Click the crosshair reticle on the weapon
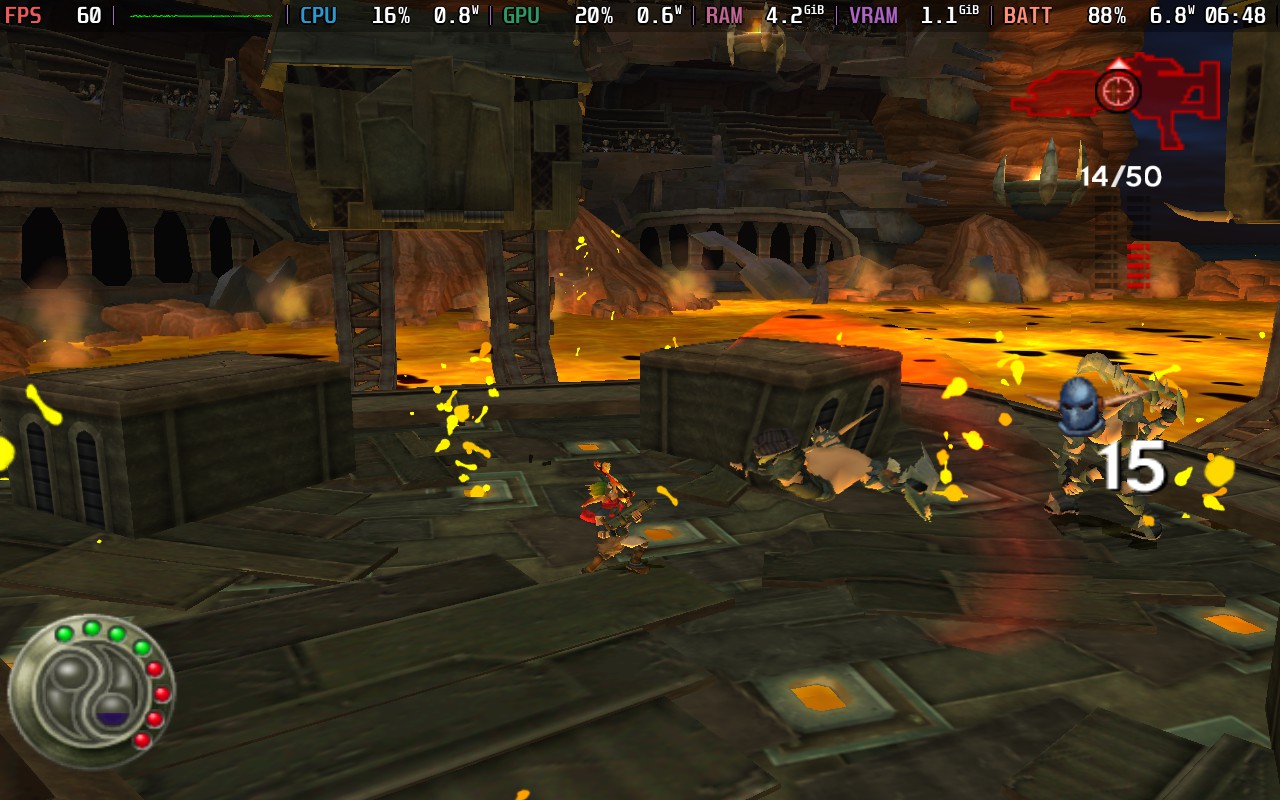Screen dimensions: 1280x800 [1119, 89]
